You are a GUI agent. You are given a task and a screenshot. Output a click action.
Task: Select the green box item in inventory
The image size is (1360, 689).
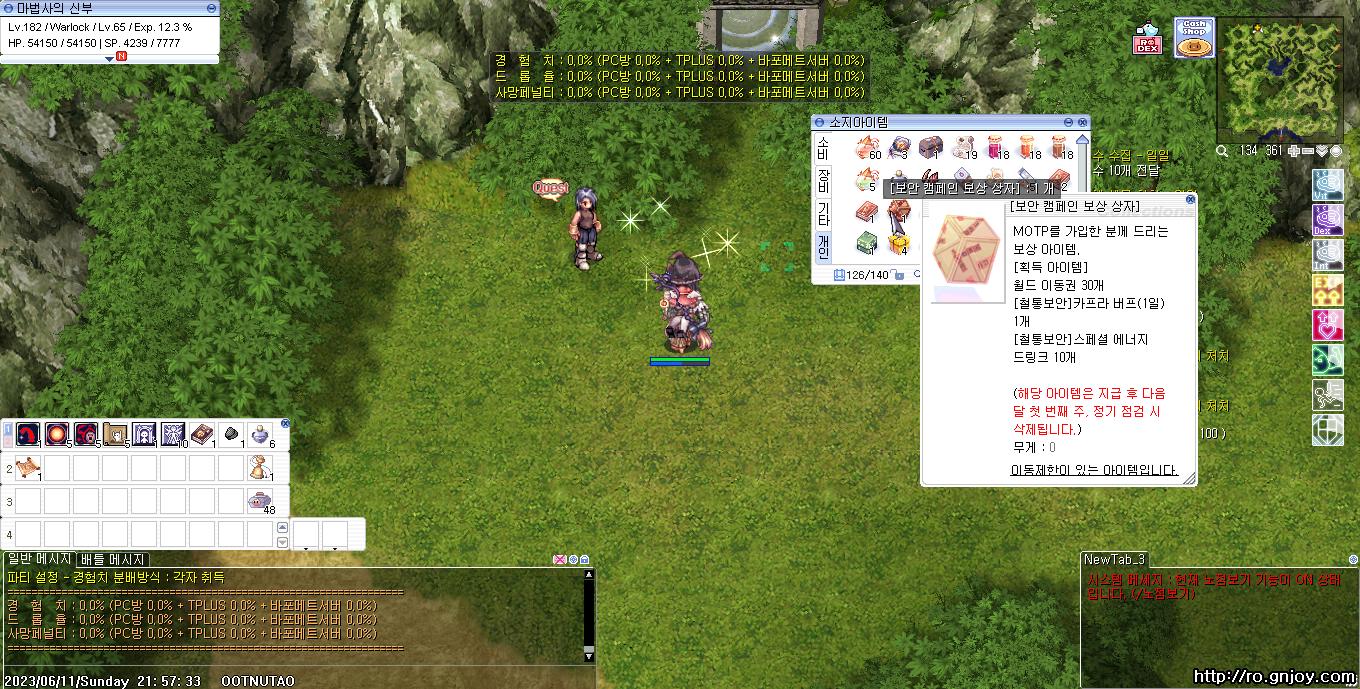(x=866, y=243)
